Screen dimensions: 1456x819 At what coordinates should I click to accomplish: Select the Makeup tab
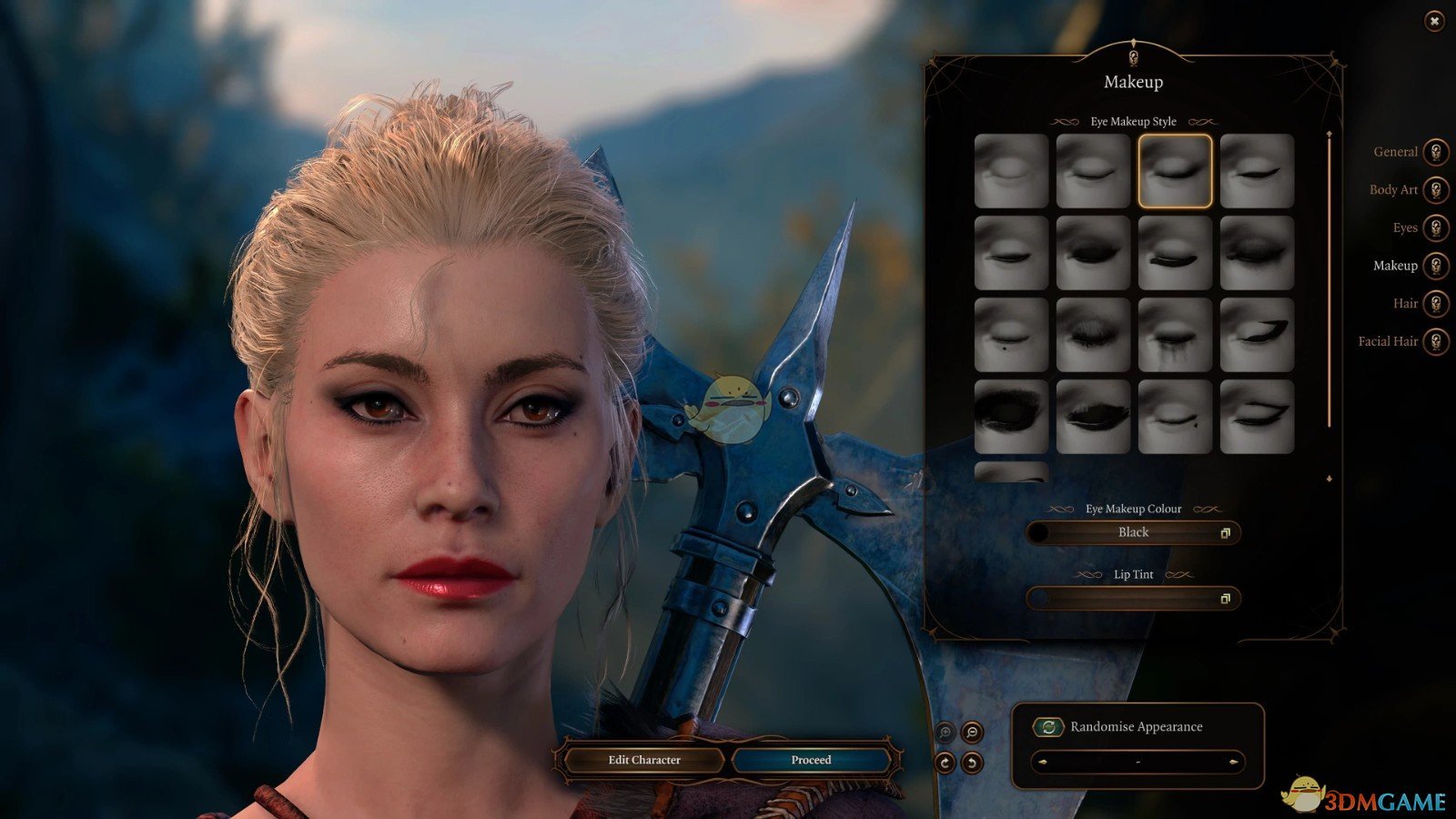[1435, 266]
